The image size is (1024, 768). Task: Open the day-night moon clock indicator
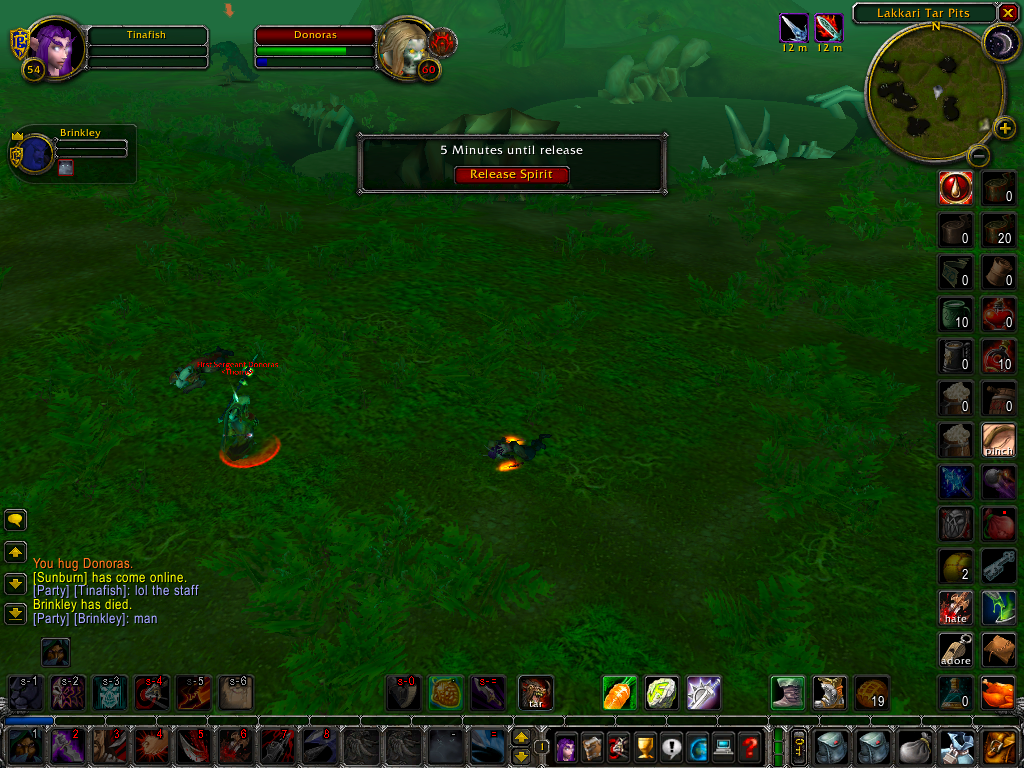click(x=999, y=42)
